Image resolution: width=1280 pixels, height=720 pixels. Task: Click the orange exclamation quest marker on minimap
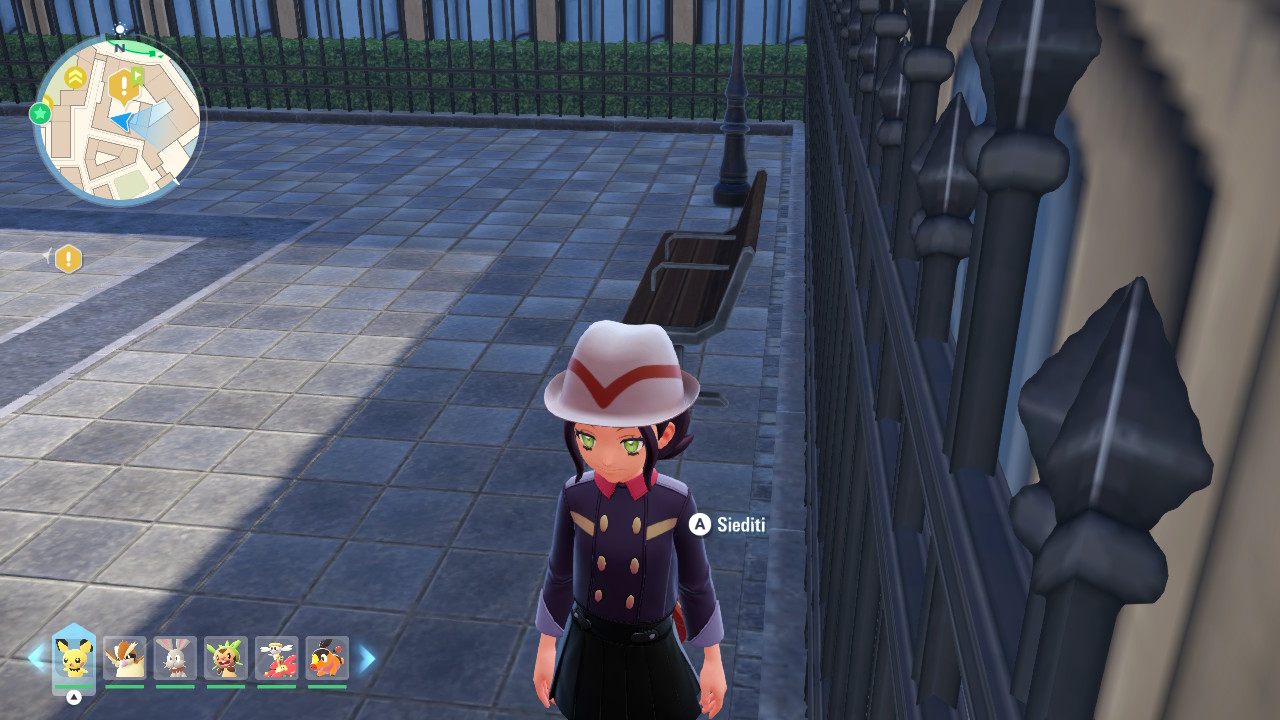point(122,87)
